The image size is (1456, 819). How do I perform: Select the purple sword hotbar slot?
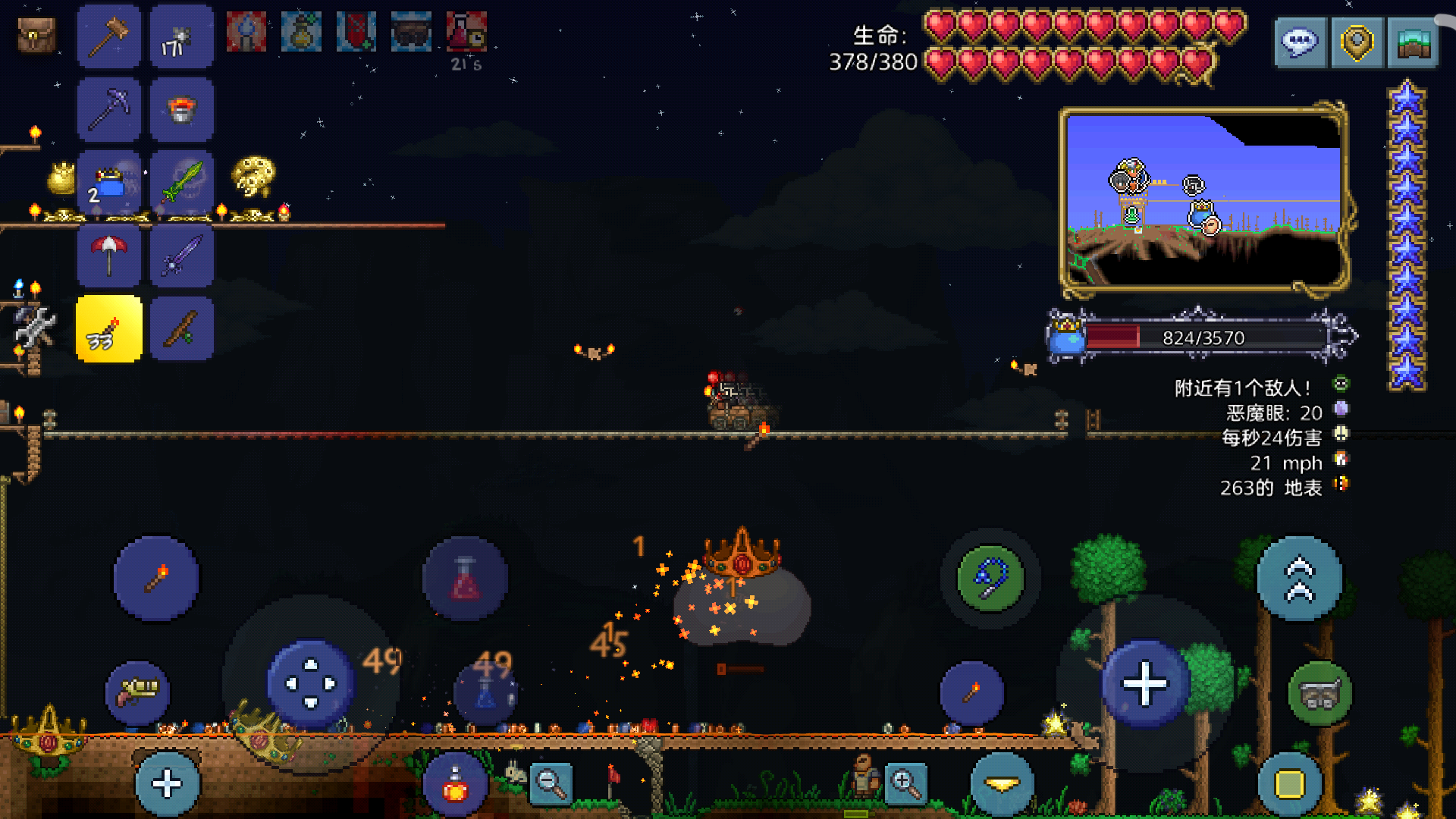point(182,256)
